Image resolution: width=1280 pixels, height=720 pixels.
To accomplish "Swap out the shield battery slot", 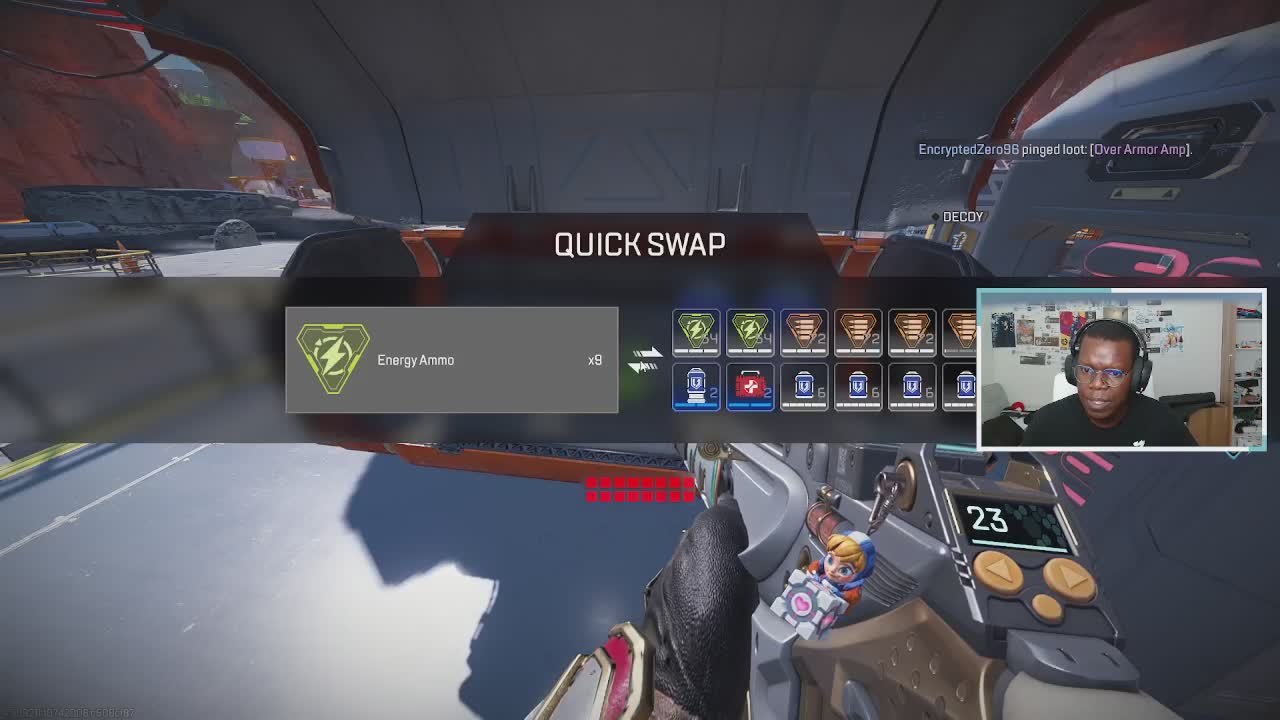I will pos(696,387).
